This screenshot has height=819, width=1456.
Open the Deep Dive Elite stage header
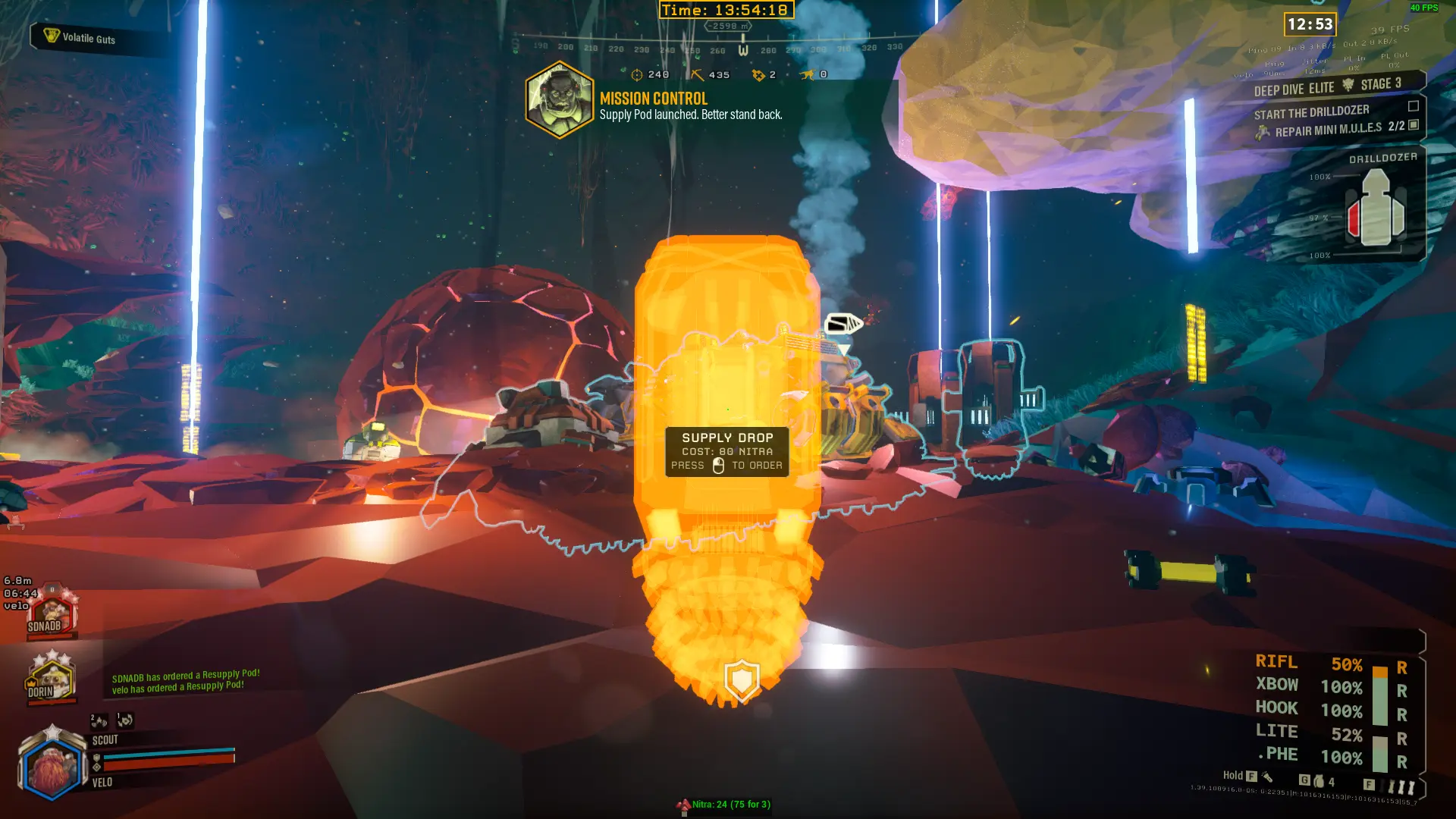tap(1327, 86)
